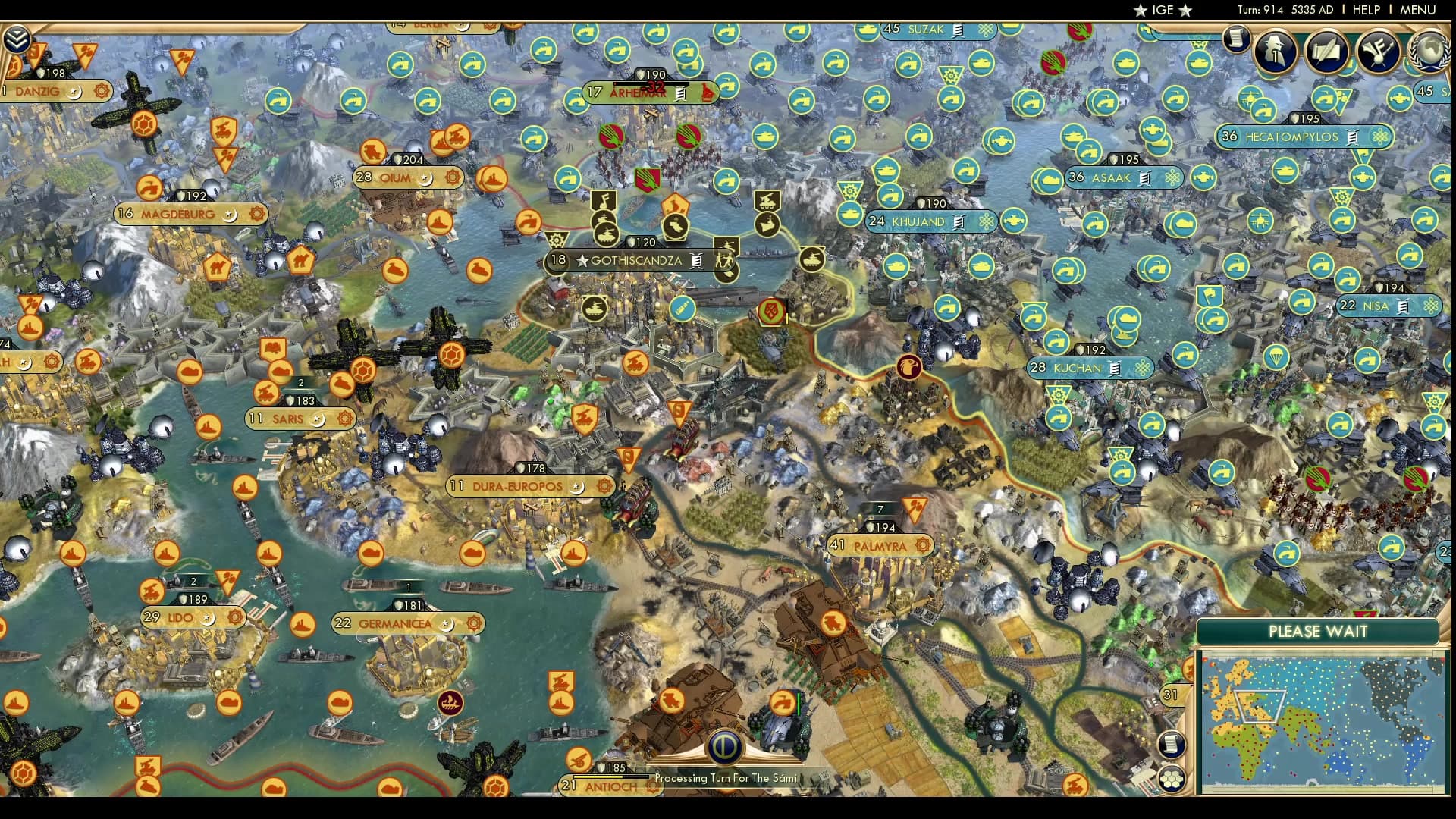Click the capital star on Gothiscandza's banner
This screenshot has width=1456, height=819.
[x=582, y=260]
